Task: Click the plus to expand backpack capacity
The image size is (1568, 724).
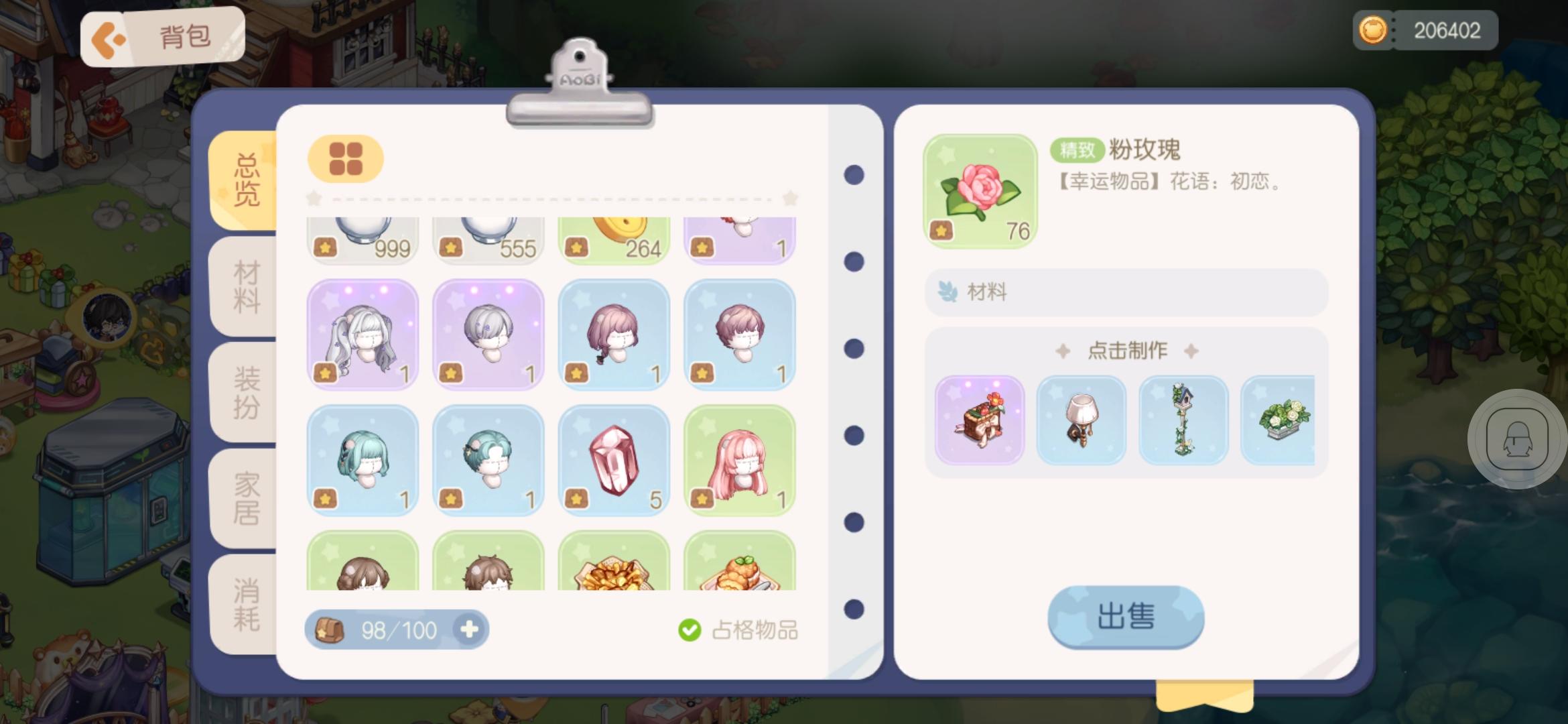Action: click(470, 629)
